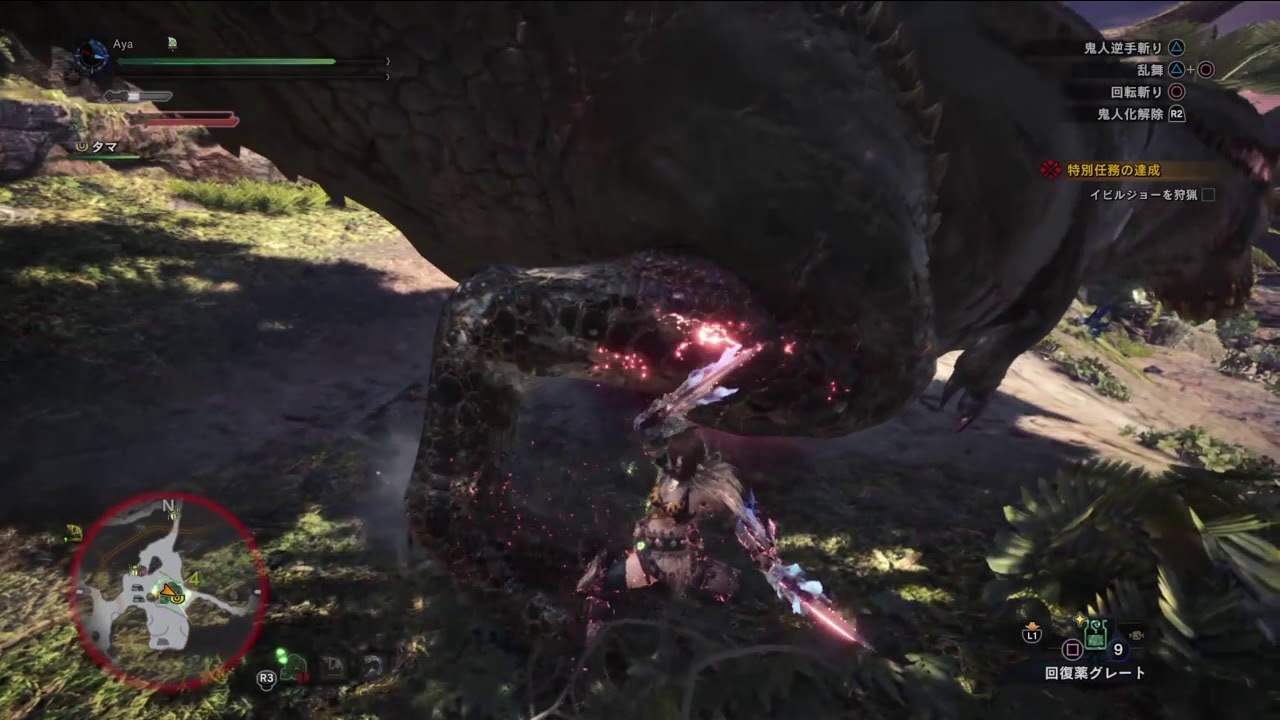The height and width of the screenshot is (720, 1280).
Task: Click the item count number 9
Action: point(1119,650)
